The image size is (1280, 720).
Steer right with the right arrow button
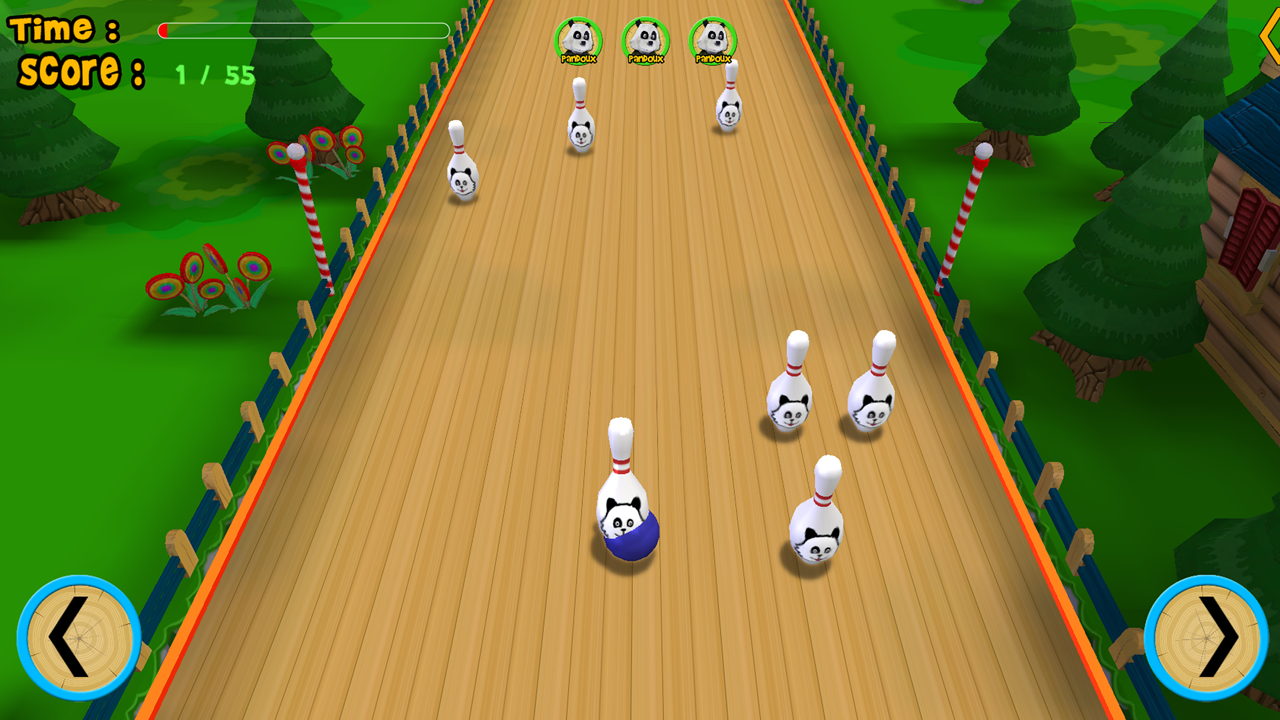tap(1206, 637)
